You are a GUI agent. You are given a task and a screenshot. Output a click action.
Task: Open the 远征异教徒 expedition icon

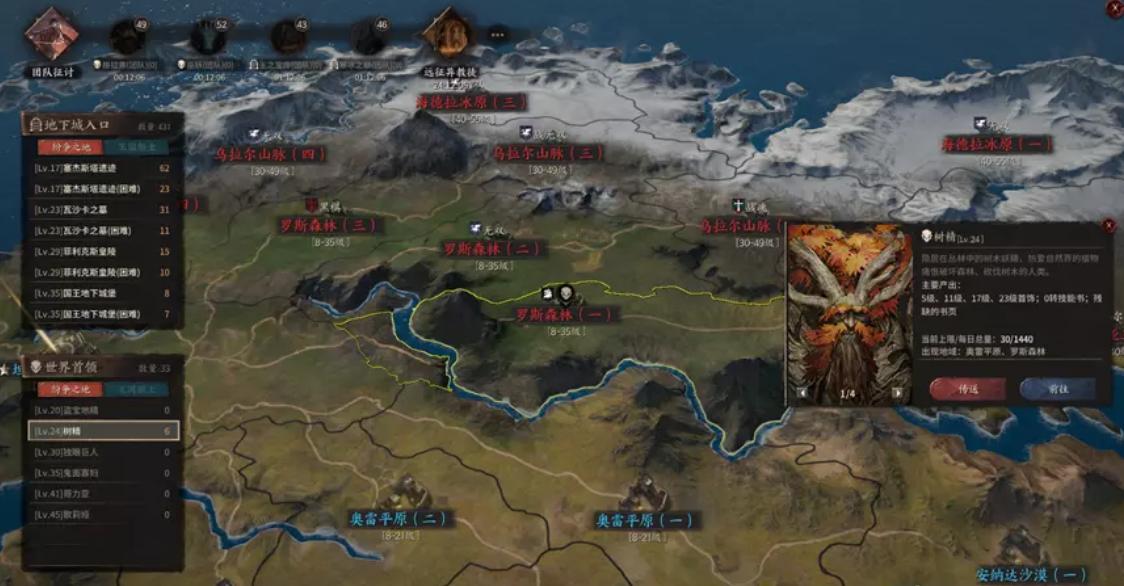447,35
